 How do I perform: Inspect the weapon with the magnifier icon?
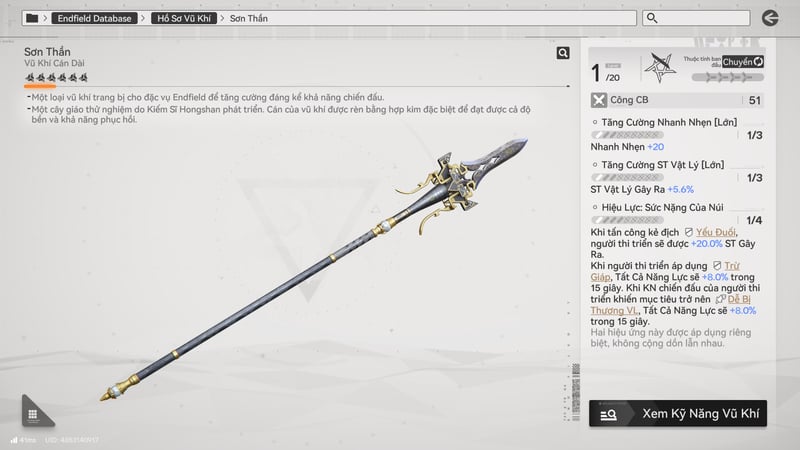[563, 53]
